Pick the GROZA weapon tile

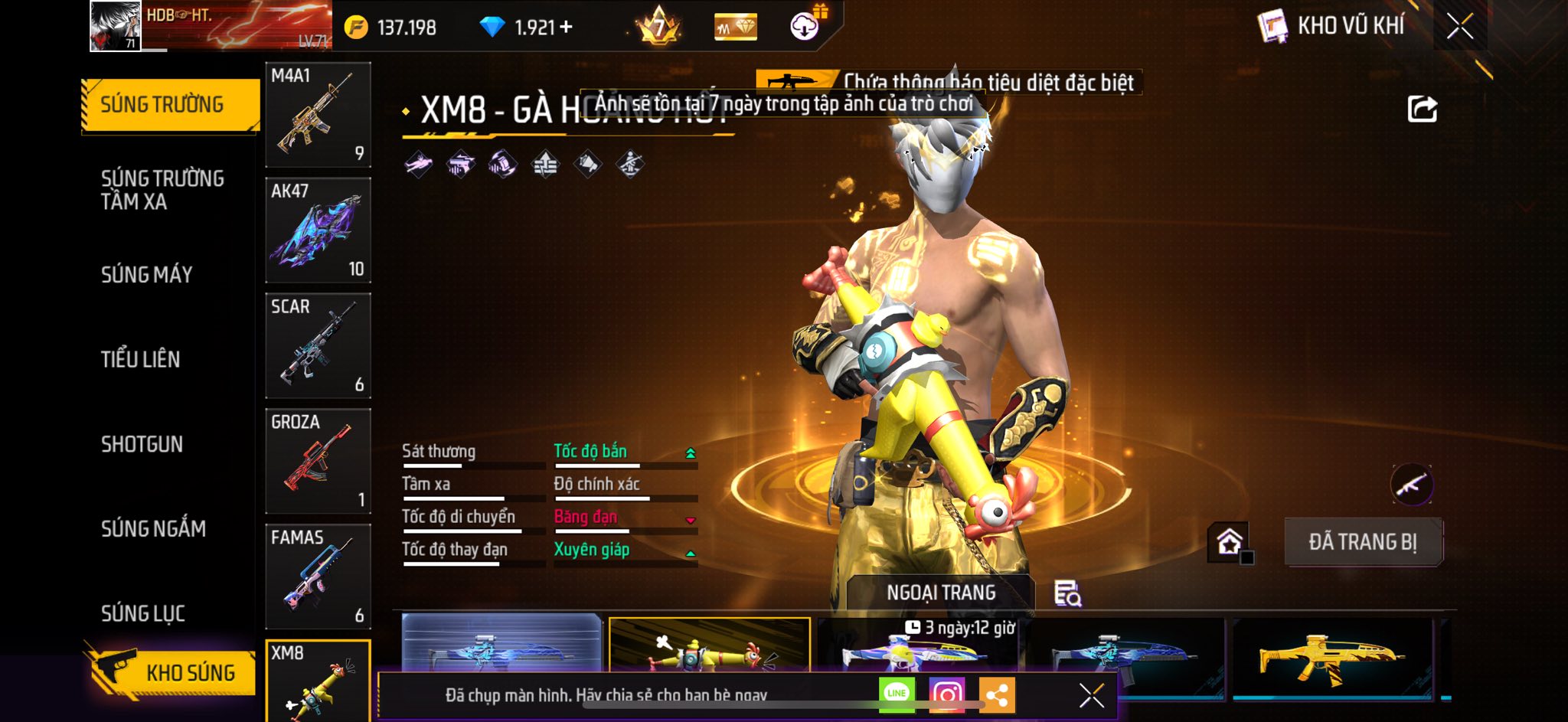click(318, 461)
